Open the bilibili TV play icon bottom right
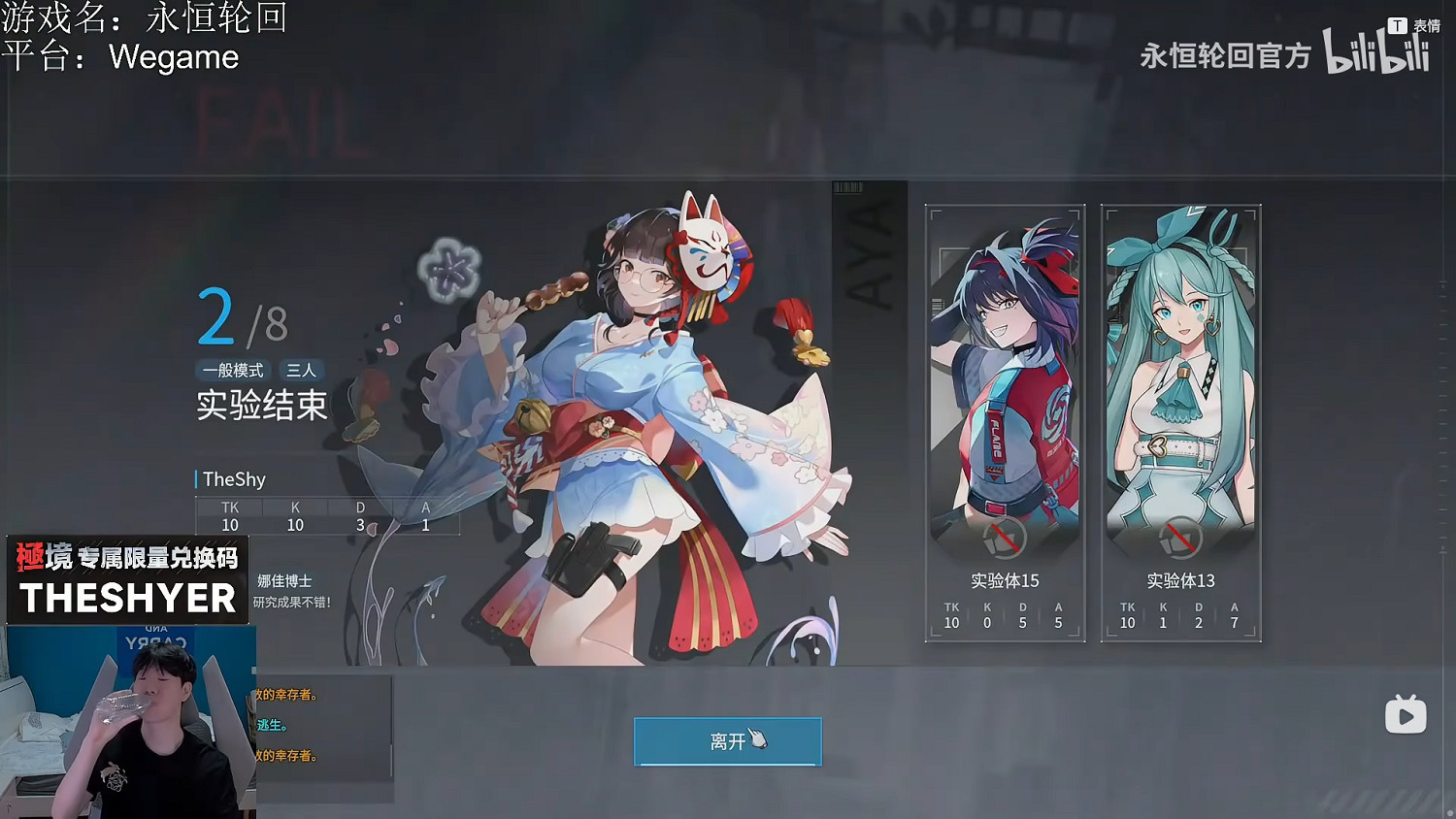This screenshot has height=819, width=1456. tap(1405, 715)
